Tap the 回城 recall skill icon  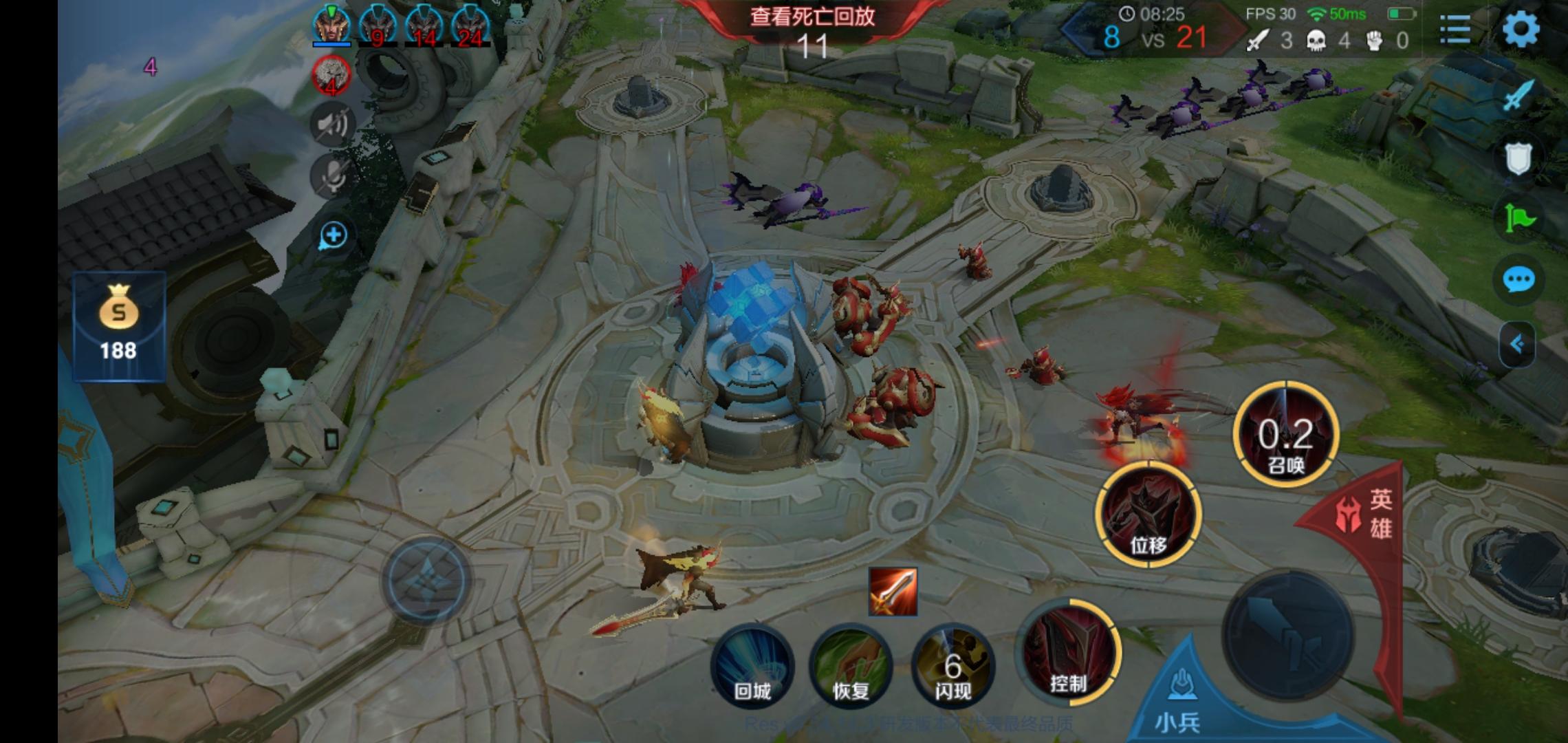754,665
